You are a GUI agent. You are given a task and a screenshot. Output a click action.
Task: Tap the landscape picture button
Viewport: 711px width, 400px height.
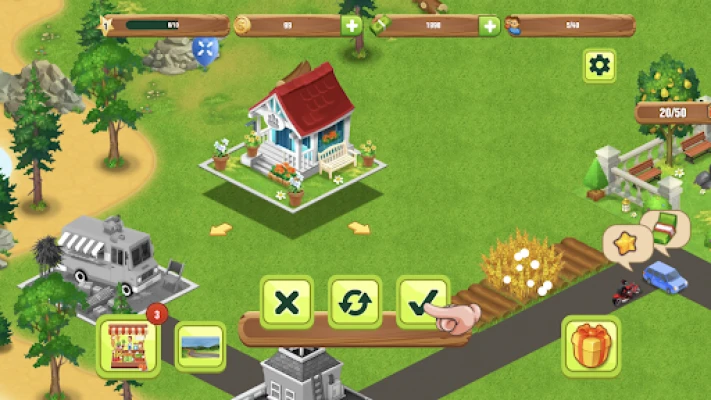click(200, 346)
